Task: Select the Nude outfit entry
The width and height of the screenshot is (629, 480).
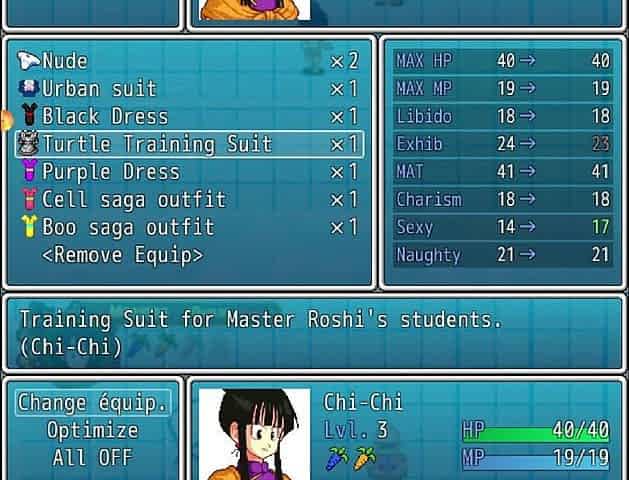Action: (x=66, y=62)
